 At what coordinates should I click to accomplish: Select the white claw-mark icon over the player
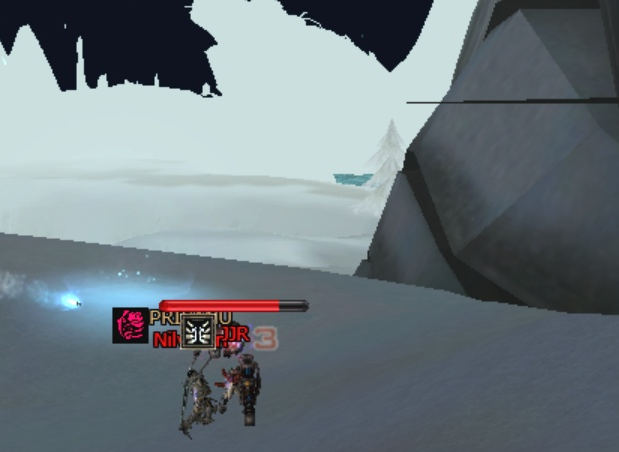[197, 331]
